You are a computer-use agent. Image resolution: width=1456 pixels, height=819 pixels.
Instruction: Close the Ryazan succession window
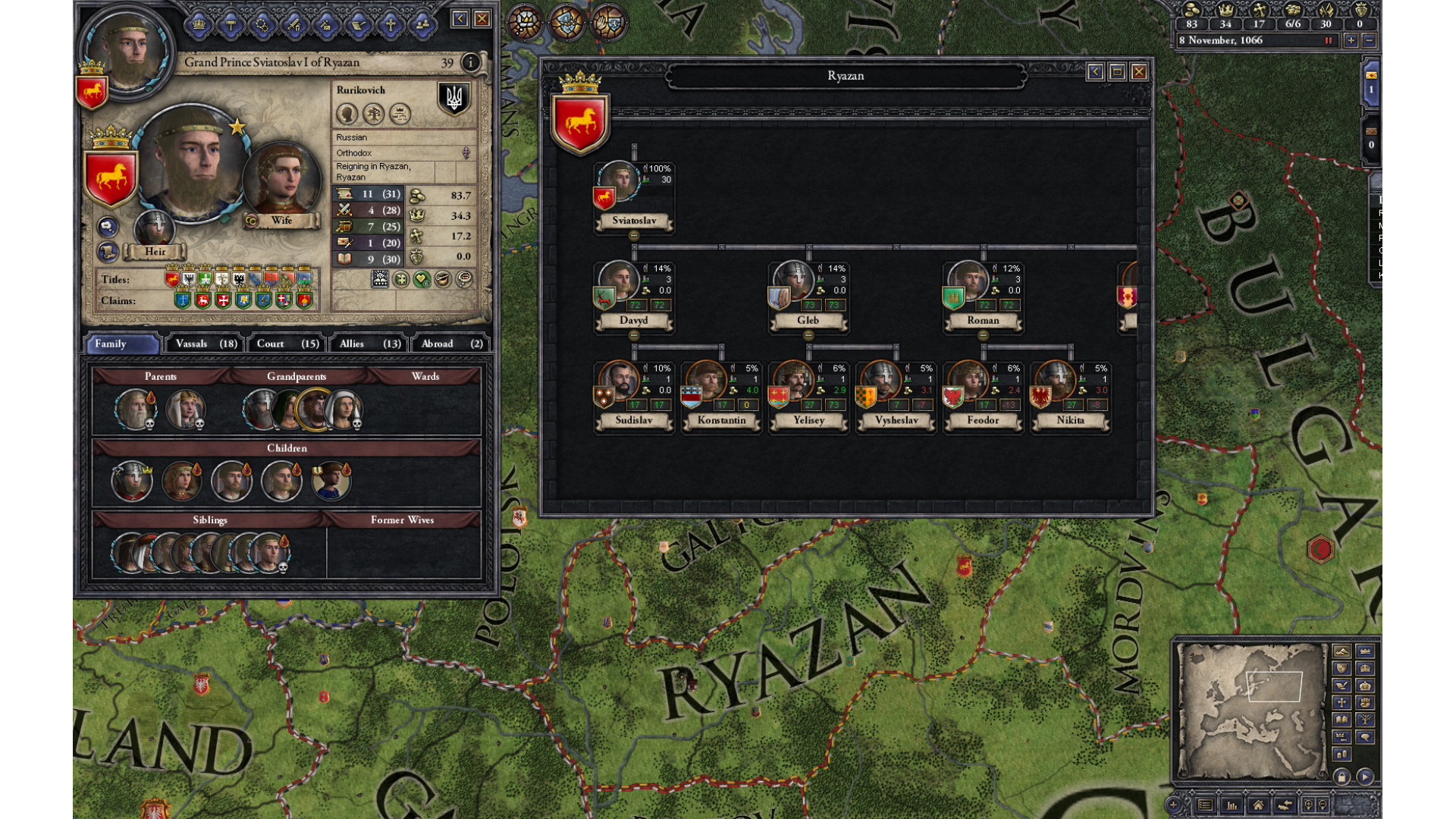[x=1138, y=72]
